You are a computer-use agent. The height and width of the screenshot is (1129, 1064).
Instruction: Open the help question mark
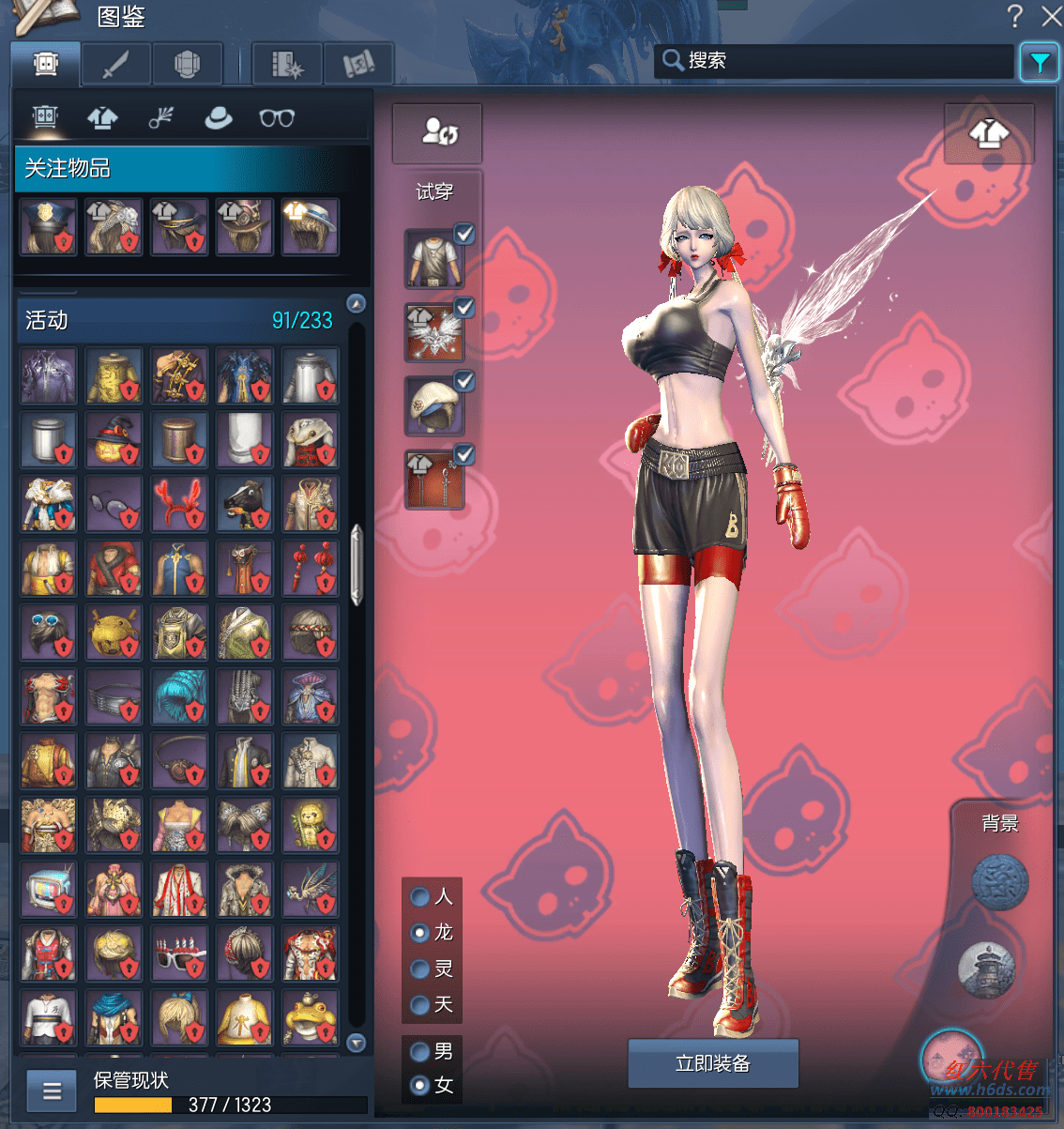point(1014,16)
